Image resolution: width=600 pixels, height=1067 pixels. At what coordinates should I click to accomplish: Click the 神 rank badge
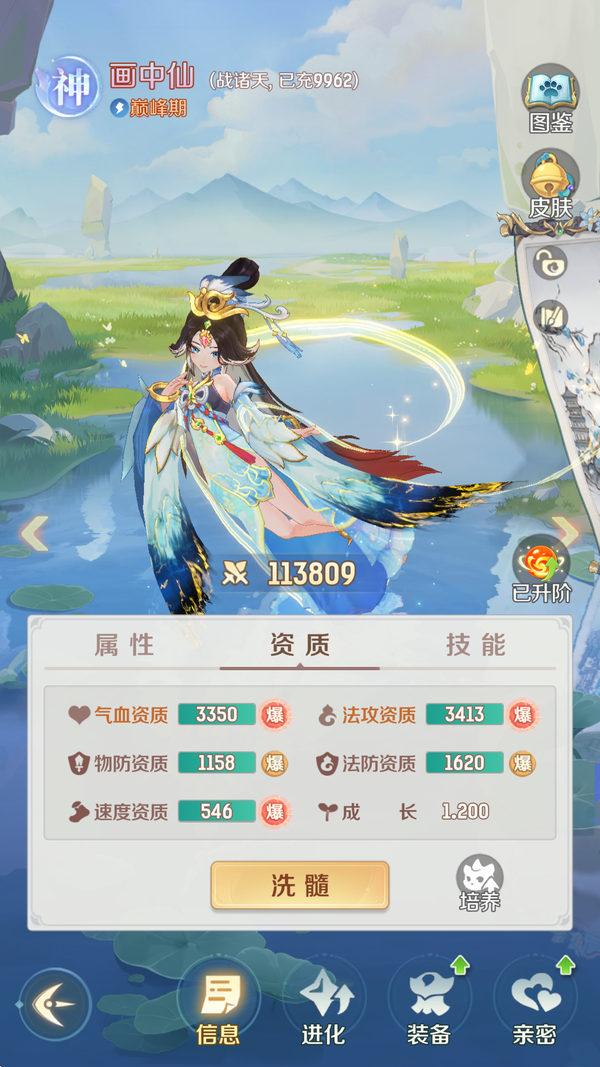coord(71,88)
